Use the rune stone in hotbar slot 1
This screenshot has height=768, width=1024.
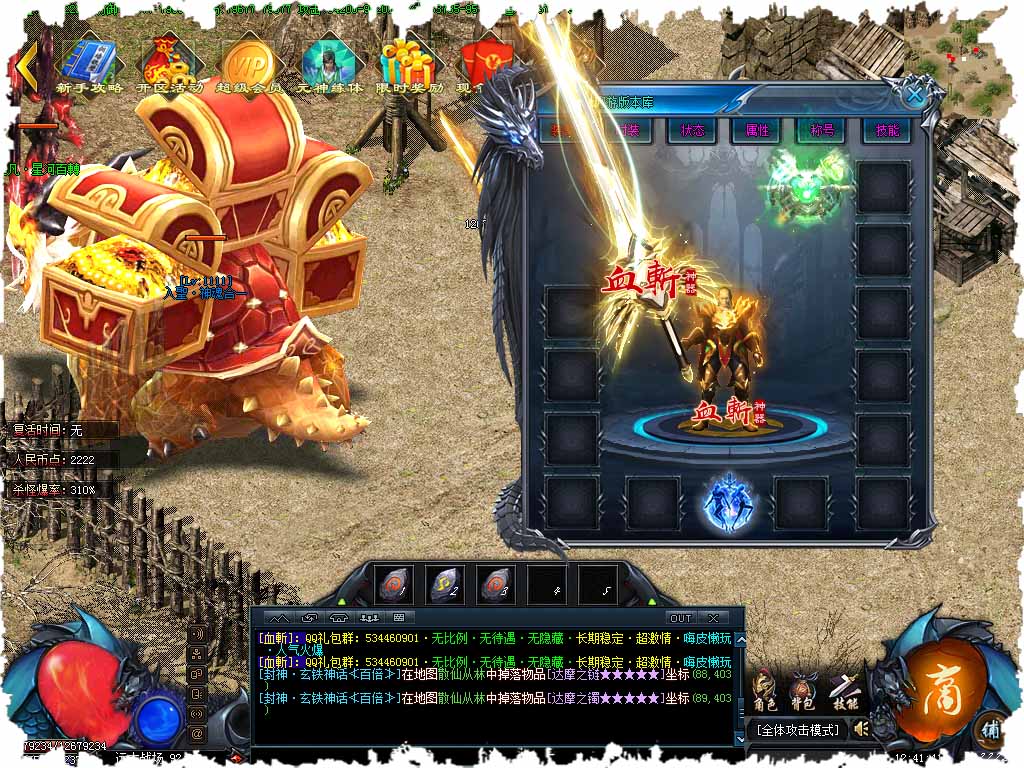pyautogui.click(x=394, y=584)
